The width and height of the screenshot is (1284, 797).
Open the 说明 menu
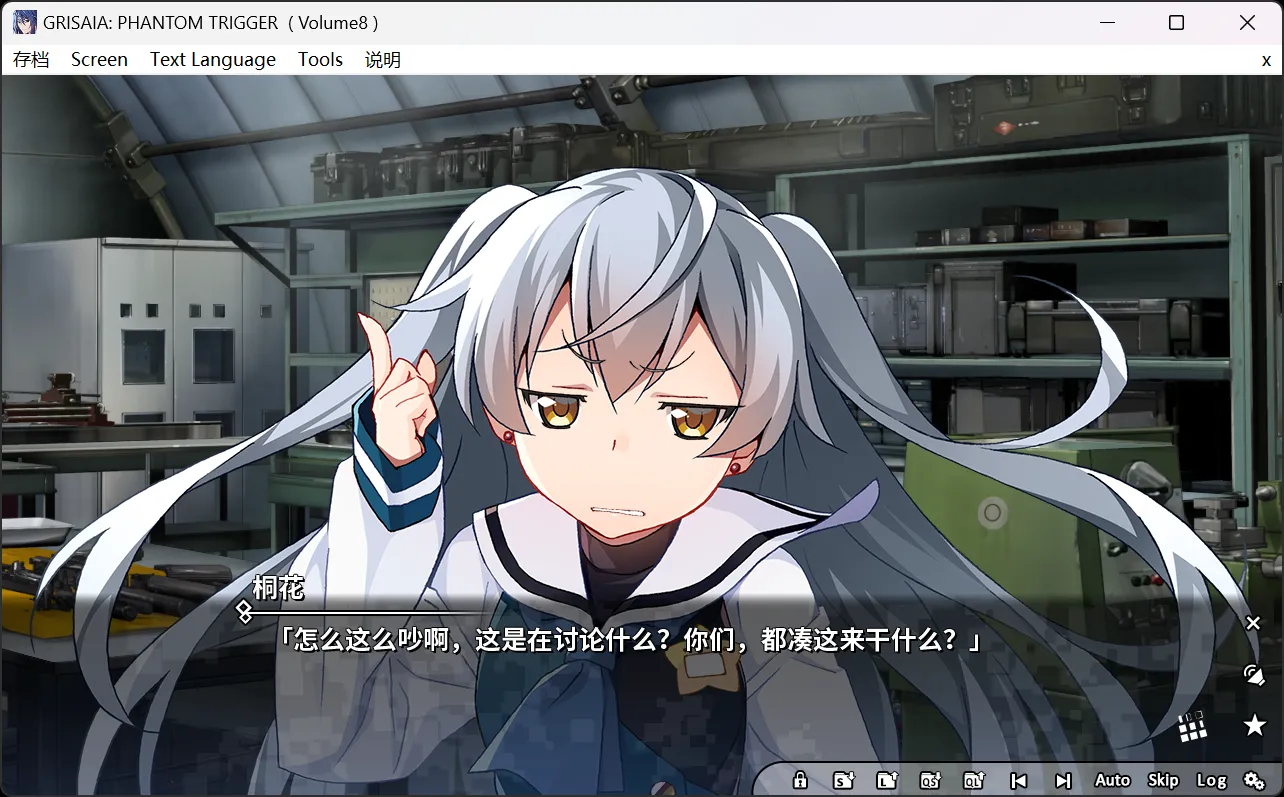coord(382,59)
